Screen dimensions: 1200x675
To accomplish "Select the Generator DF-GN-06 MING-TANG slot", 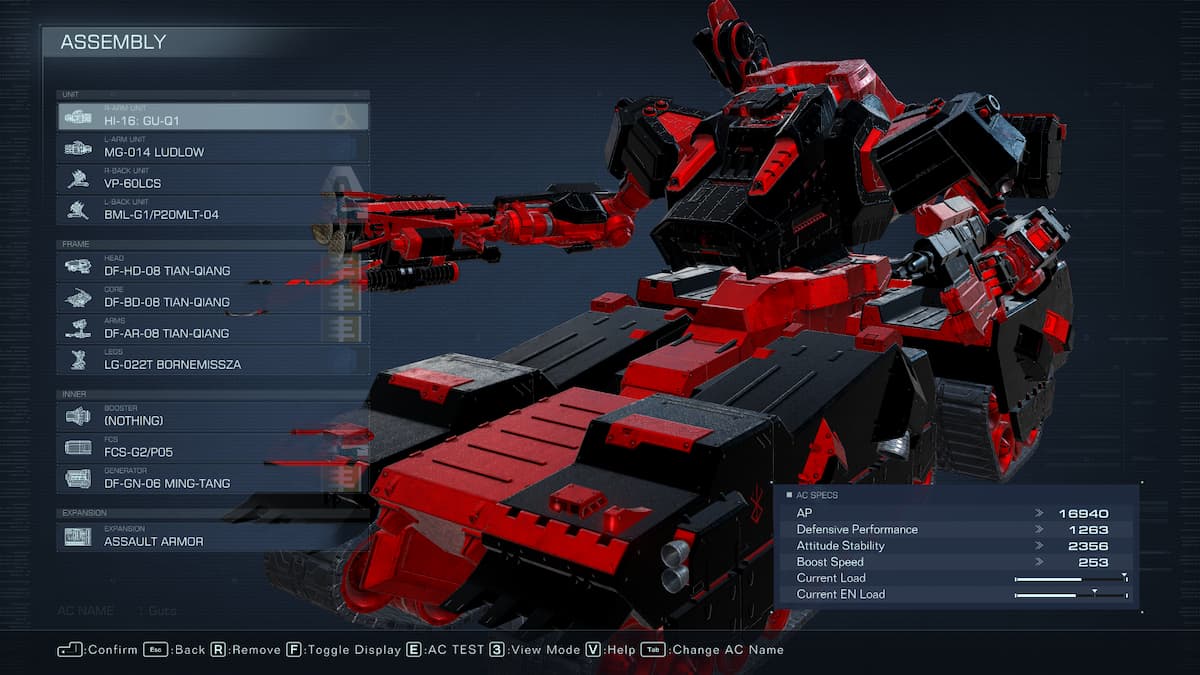I will tap(212, 478).
